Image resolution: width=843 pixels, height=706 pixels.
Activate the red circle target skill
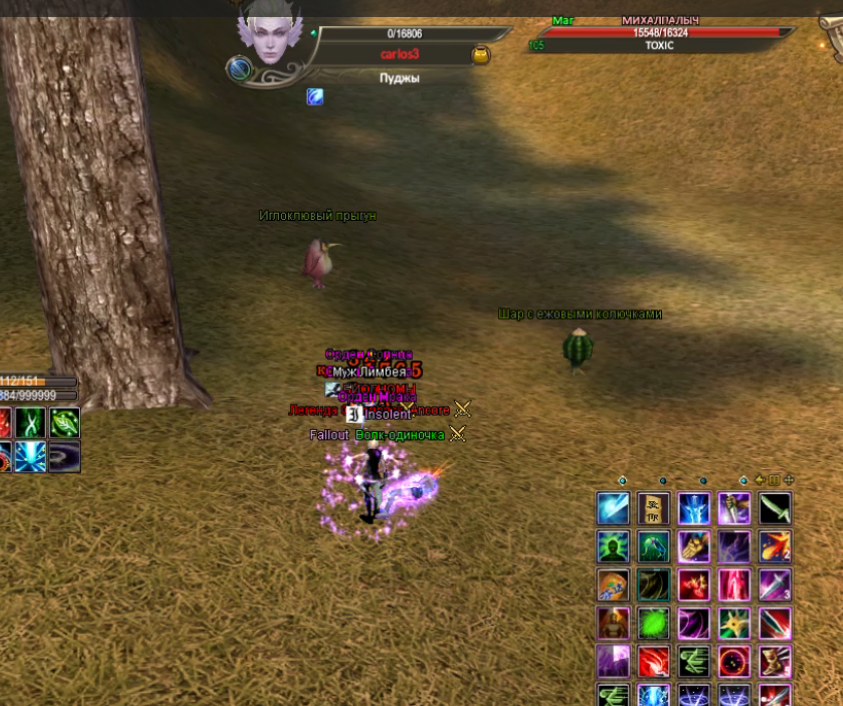coord(734,661)
